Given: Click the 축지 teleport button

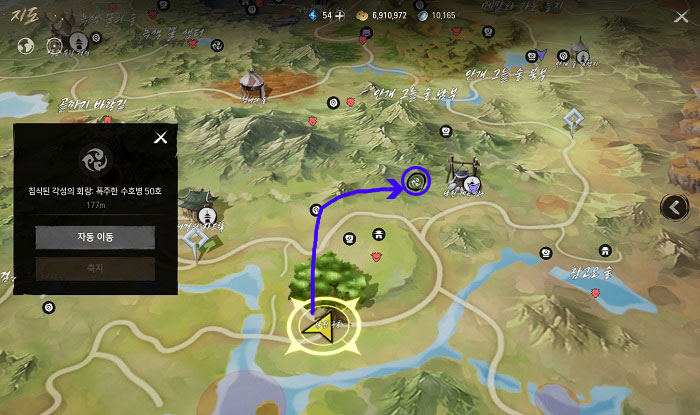Looking at the screenshot, I should click(95, 268).
